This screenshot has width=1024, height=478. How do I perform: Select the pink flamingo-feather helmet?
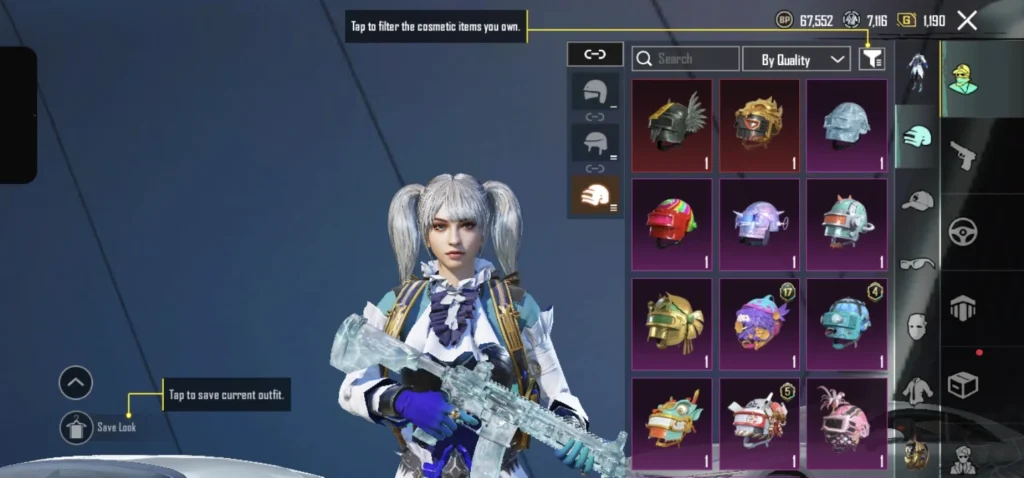[846, 423]
